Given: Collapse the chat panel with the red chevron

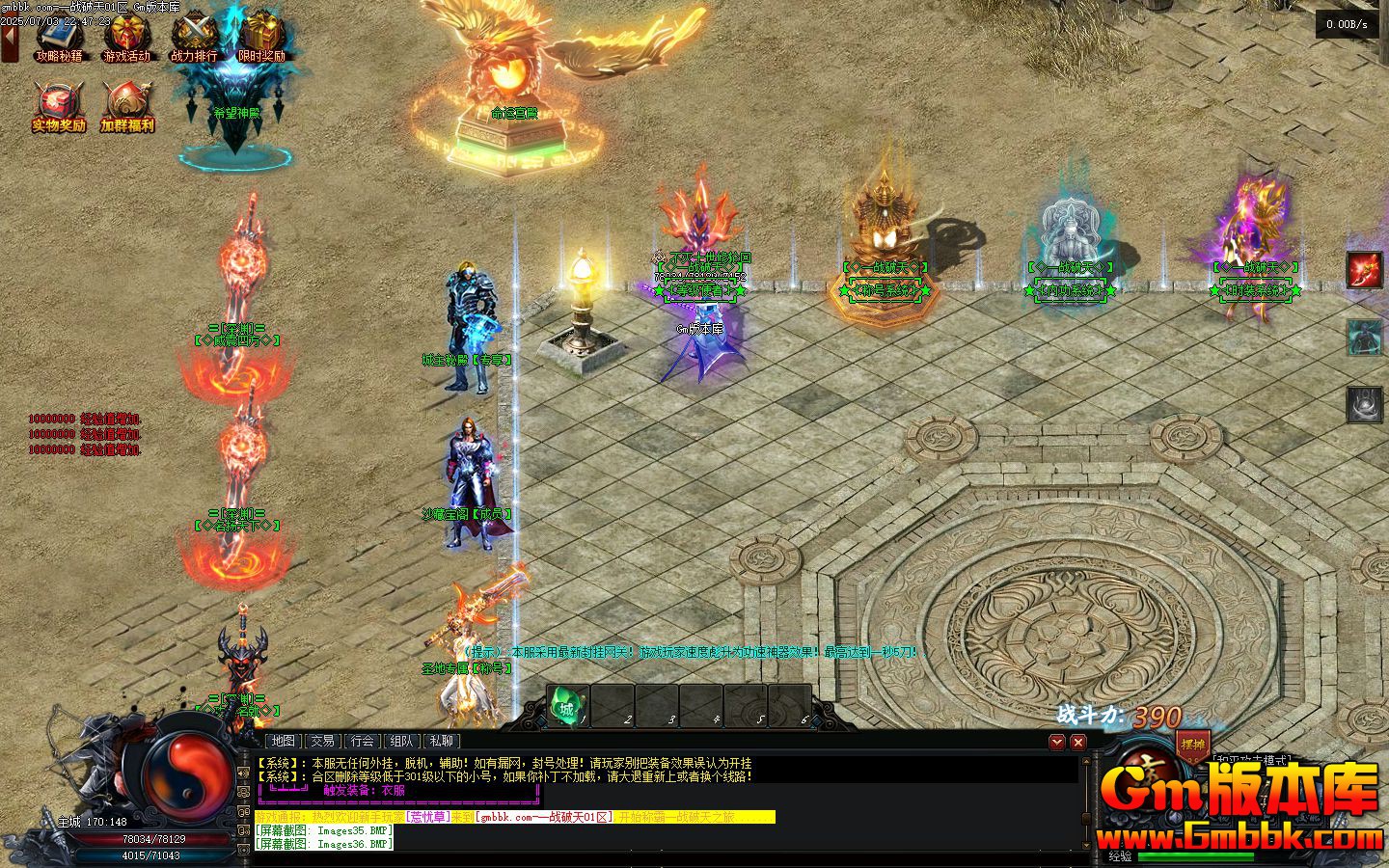Looking at the screenshot, I should [x=1057, y=743].
